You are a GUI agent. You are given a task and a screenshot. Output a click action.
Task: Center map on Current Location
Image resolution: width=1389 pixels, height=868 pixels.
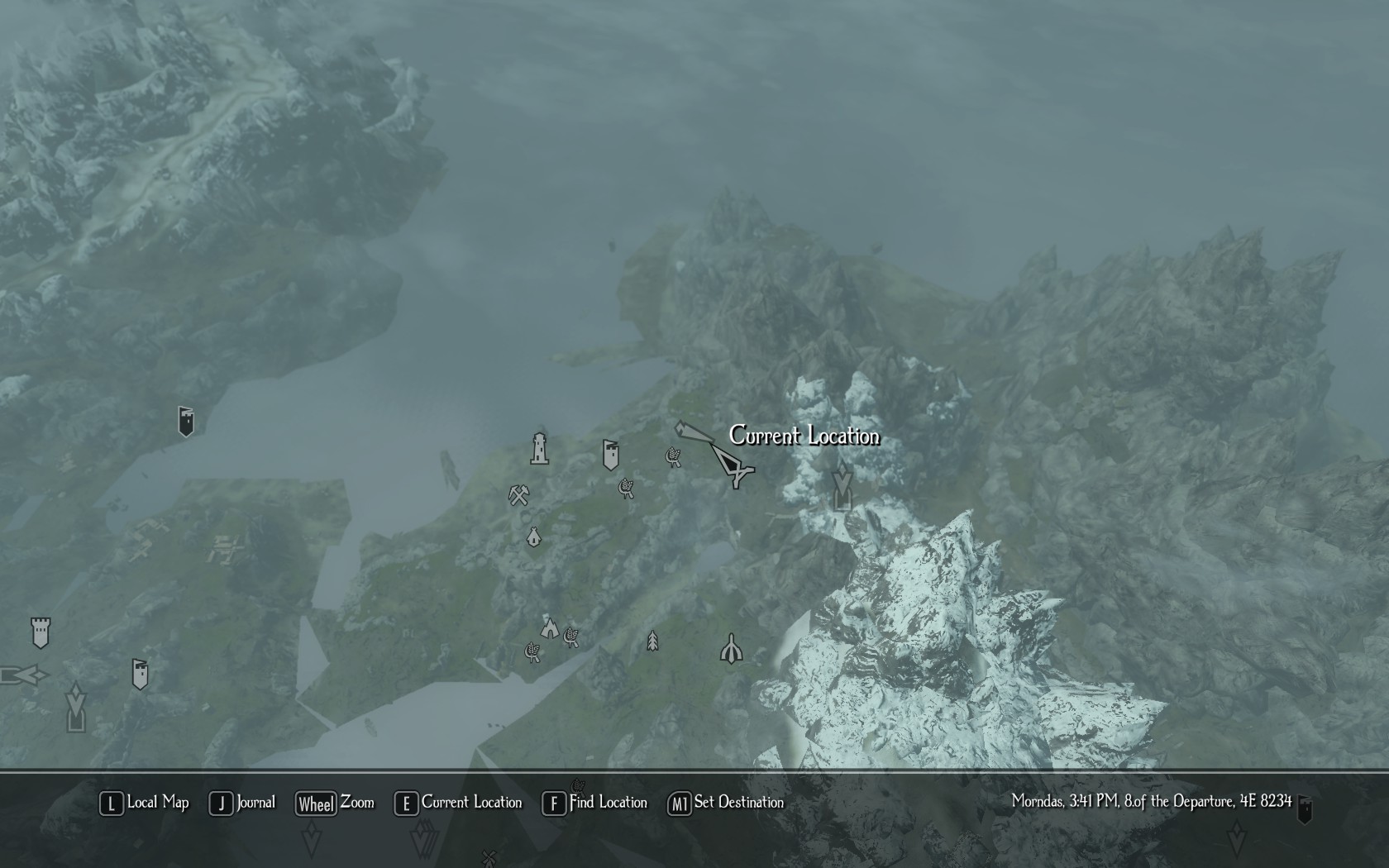click(459, 803)
